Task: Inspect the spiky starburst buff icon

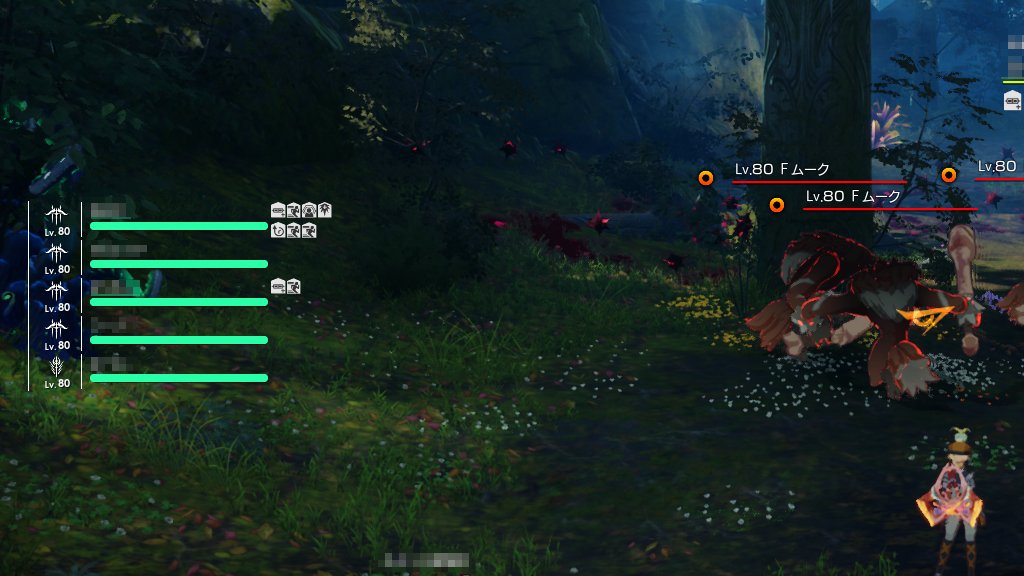Action: tap(325, 210)
